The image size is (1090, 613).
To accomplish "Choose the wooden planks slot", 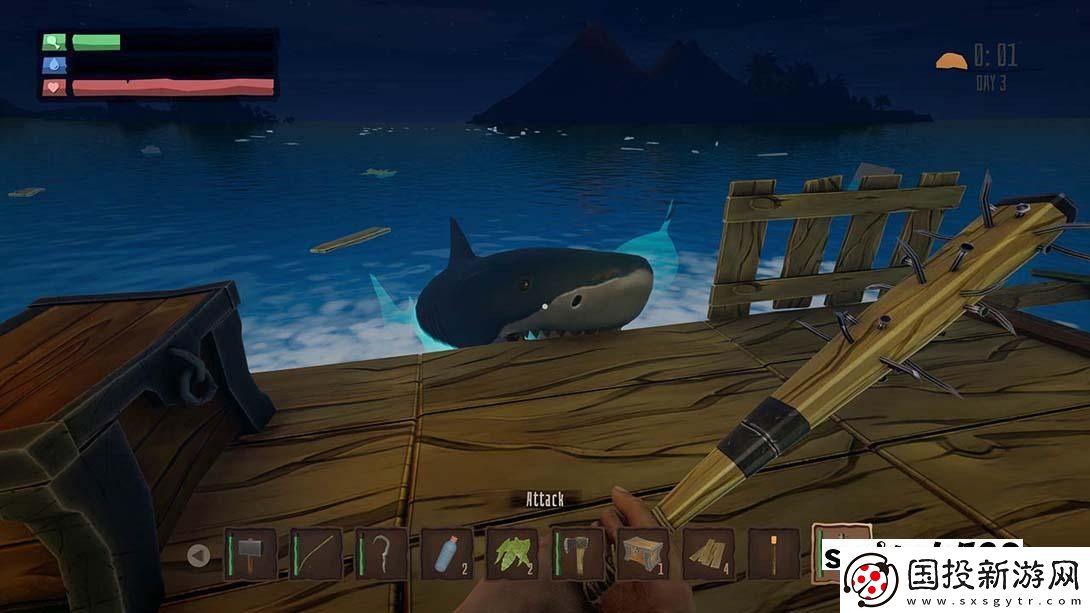I will click(708, 553).
